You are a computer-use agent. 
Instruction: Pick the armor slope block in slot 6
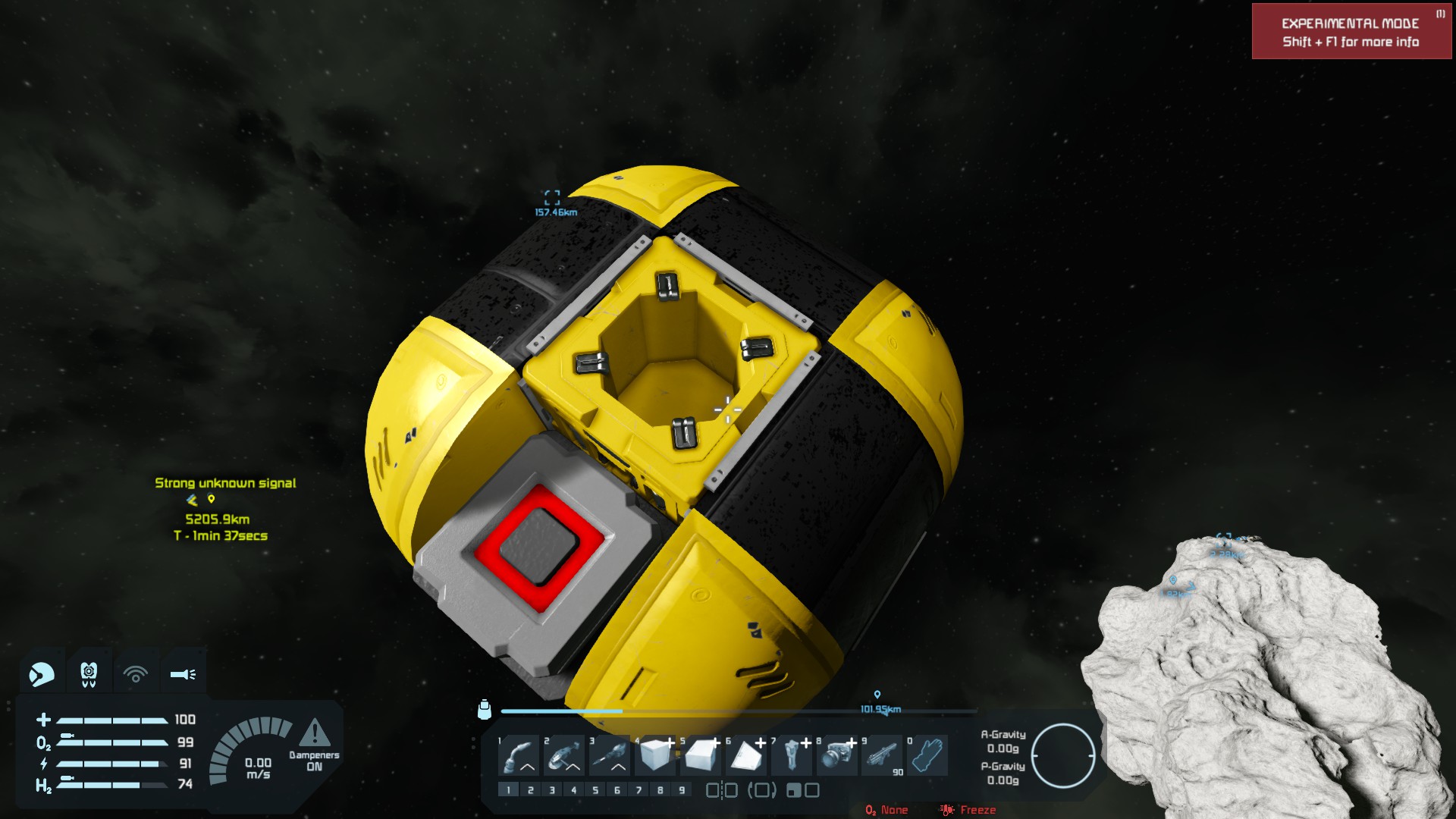pos(747,755)
